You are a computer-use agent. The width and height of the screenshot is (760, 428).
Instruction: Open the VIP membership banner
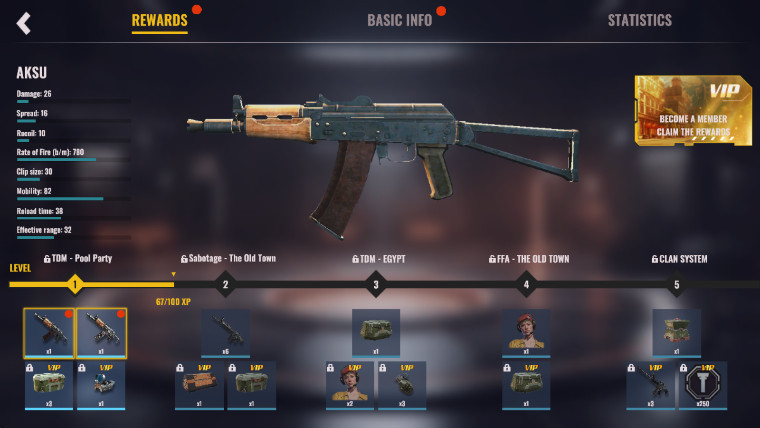point(693,110)
